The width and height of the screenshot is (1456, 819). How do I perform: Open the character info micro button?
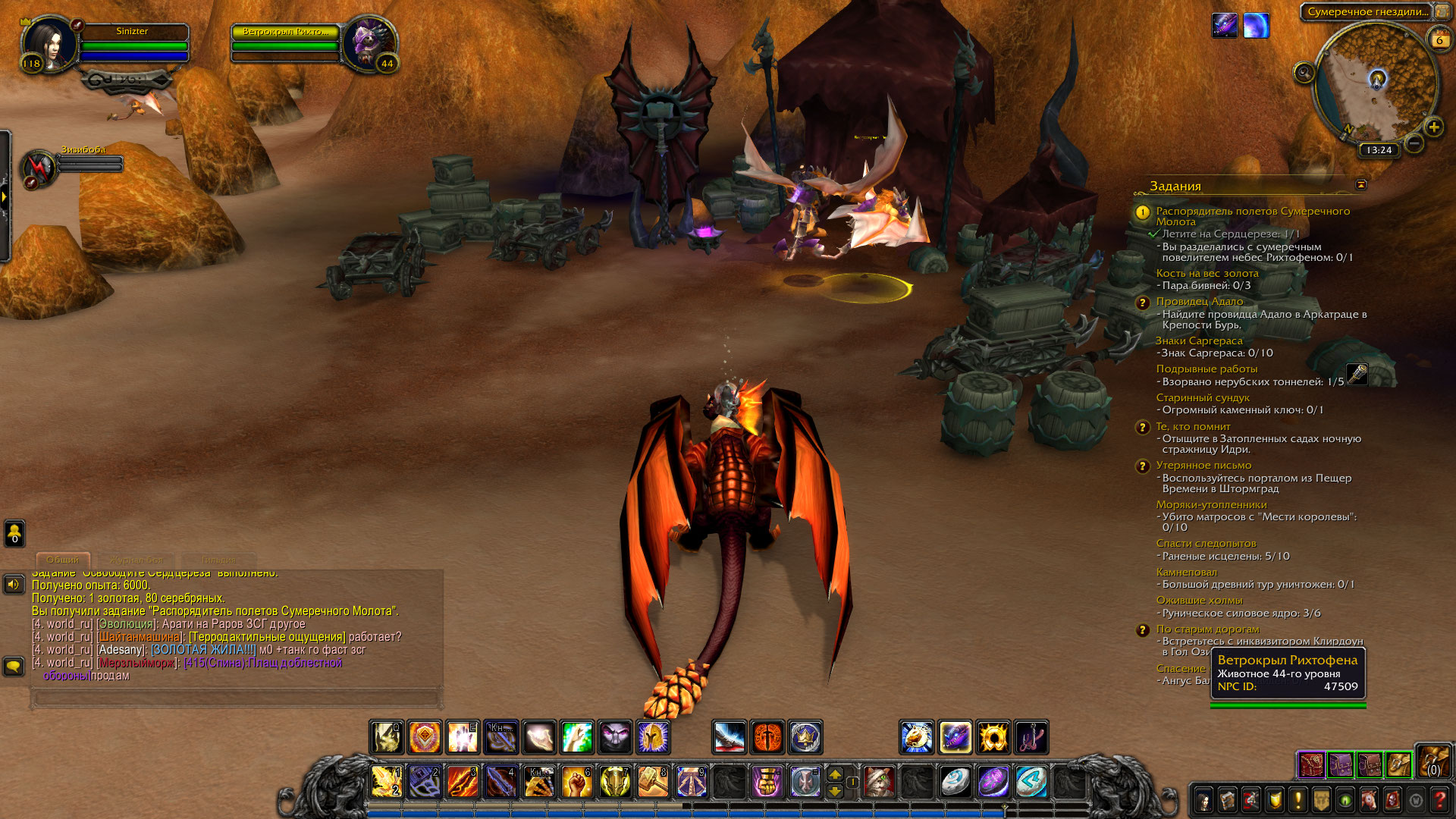point(1203,800)
